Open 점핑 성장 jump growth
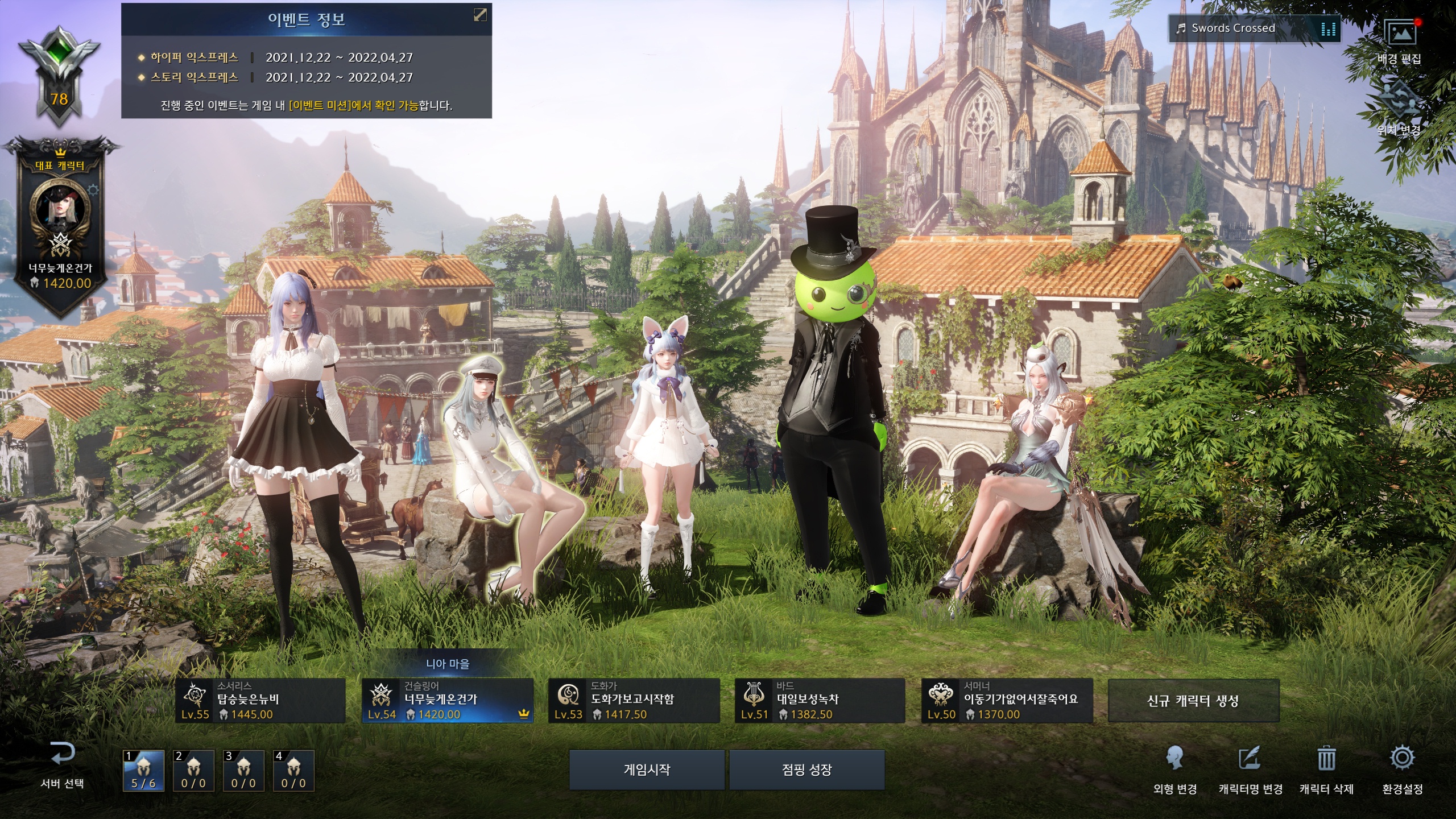1456x819 pixels. (806, 770)
